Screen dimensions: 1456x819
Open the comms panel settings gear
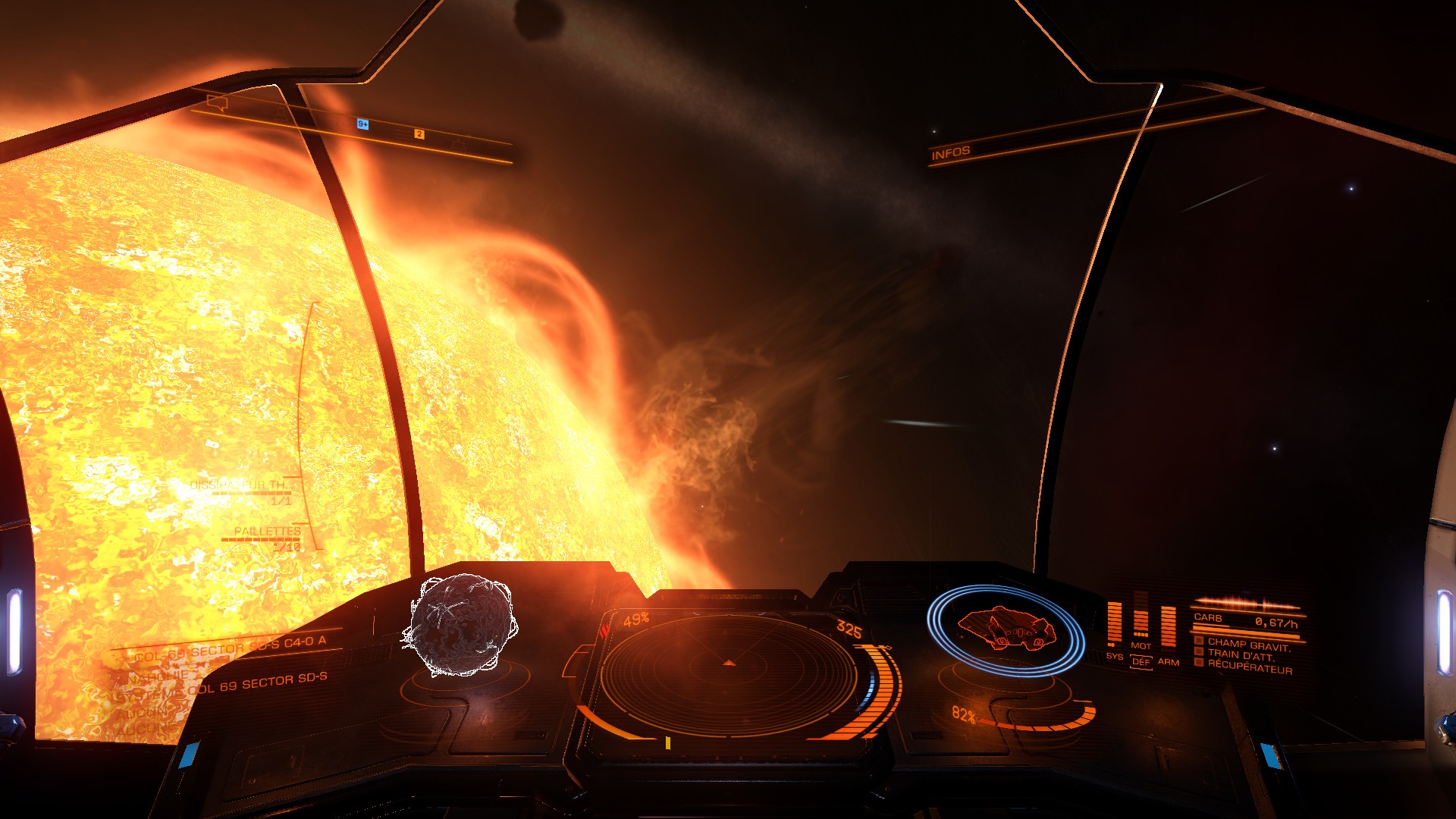pyautogui.click(x=458, y=143)
